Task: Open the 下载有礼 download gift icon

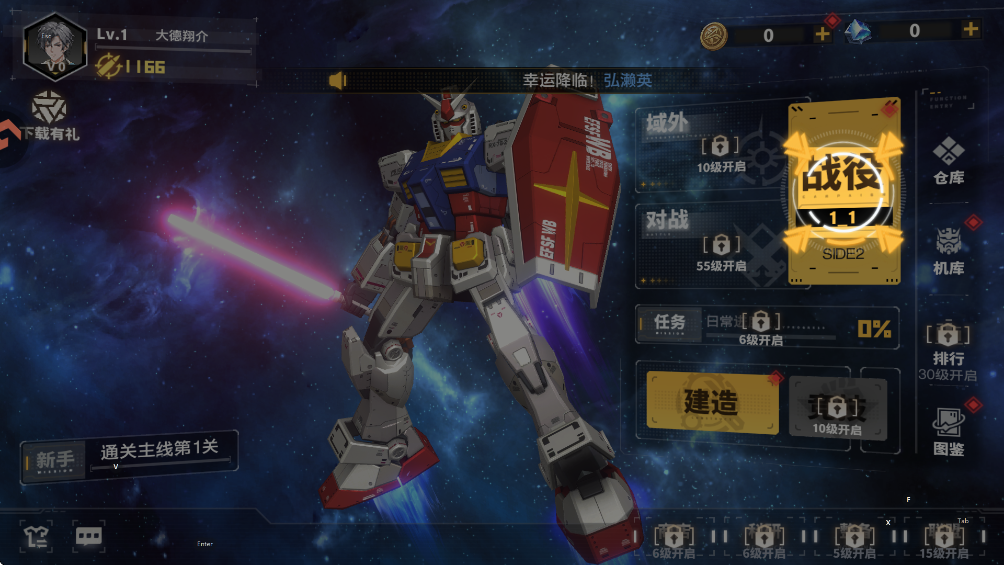Action: [x=48, y=116]
